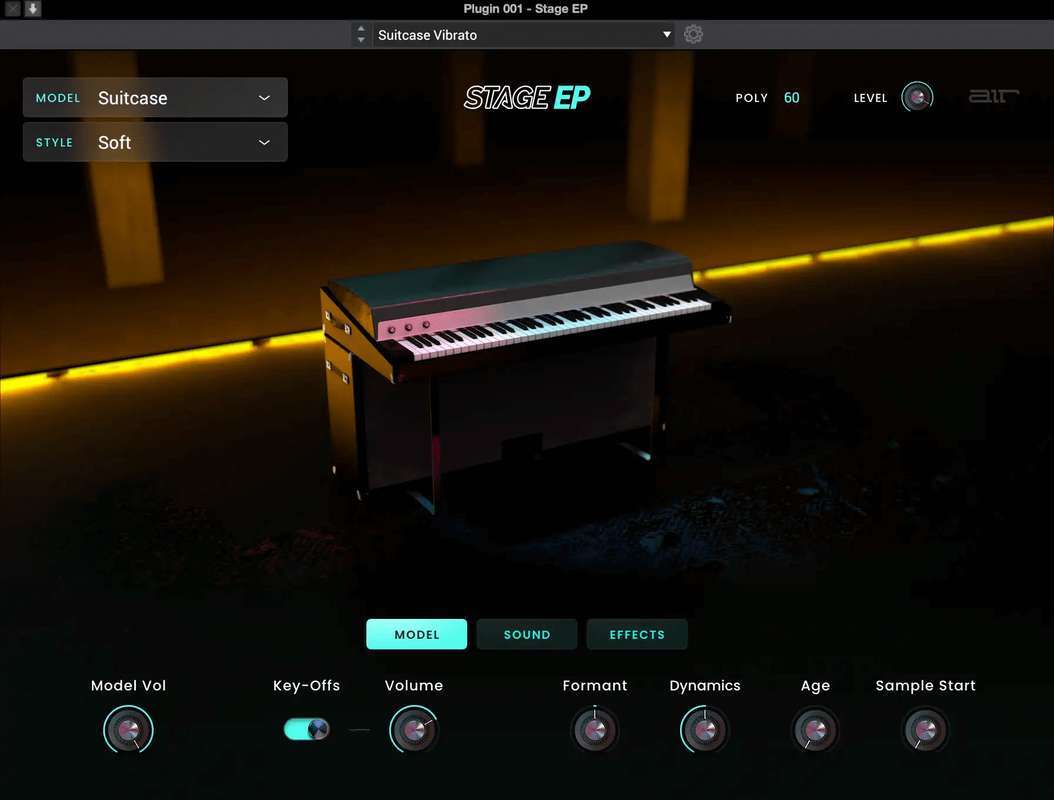Click the Stage EP logo
Screen dimensions: 1054x800
pos(527,97)
